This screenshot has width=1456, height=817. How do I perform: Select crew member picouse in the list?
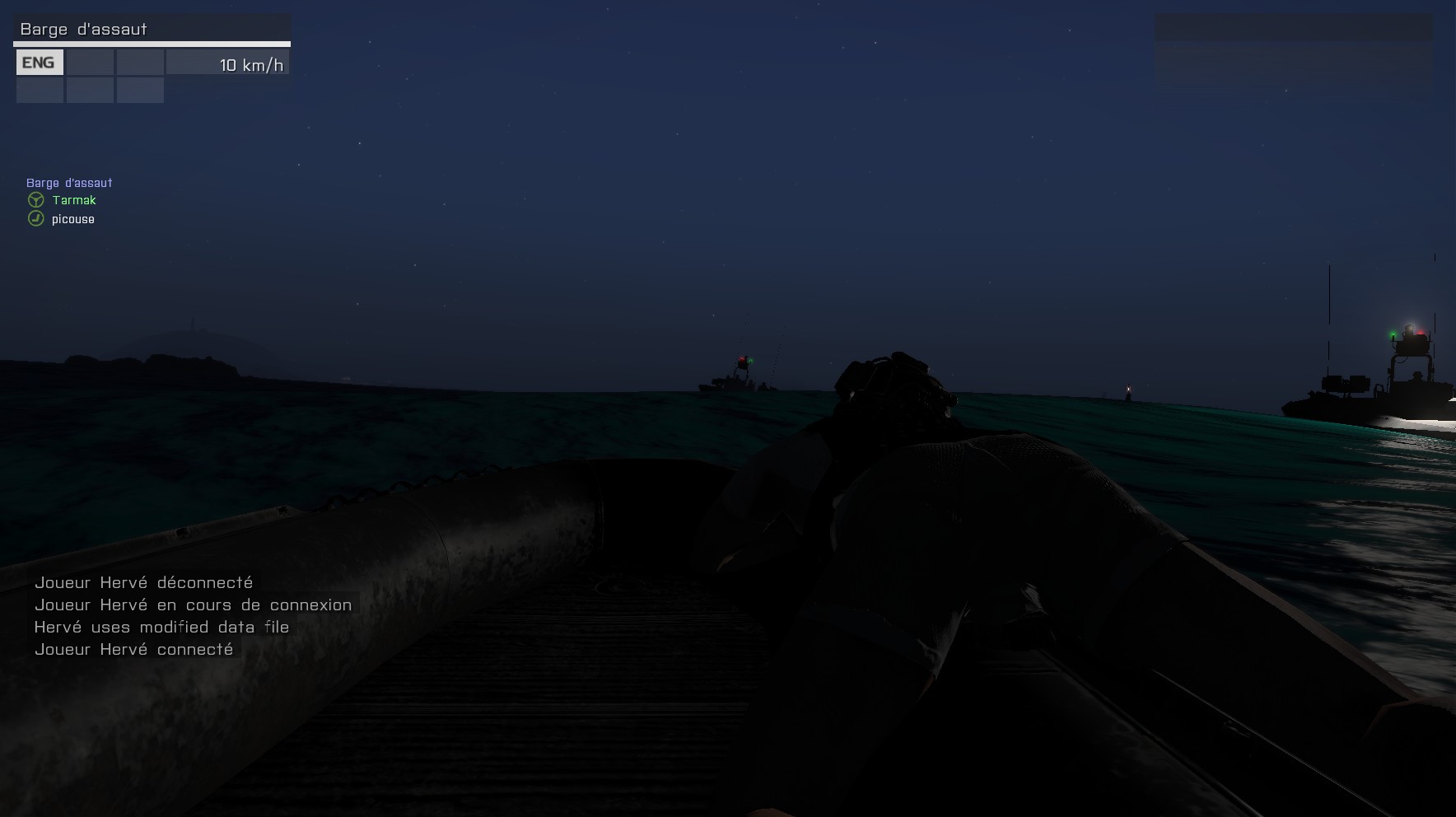72,219
